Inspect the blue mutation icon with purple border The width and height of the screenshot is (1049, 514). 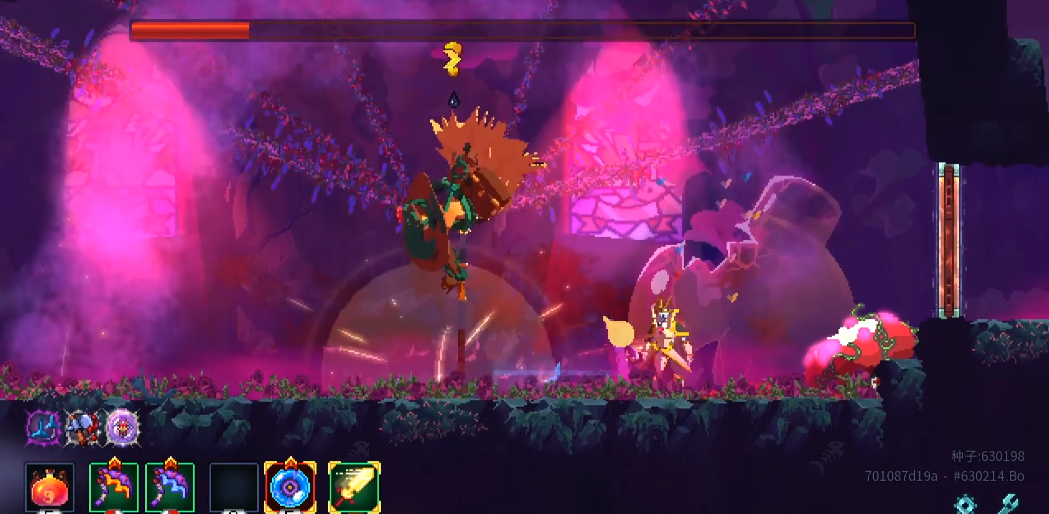pyautogui.click(x=43, y=428)
